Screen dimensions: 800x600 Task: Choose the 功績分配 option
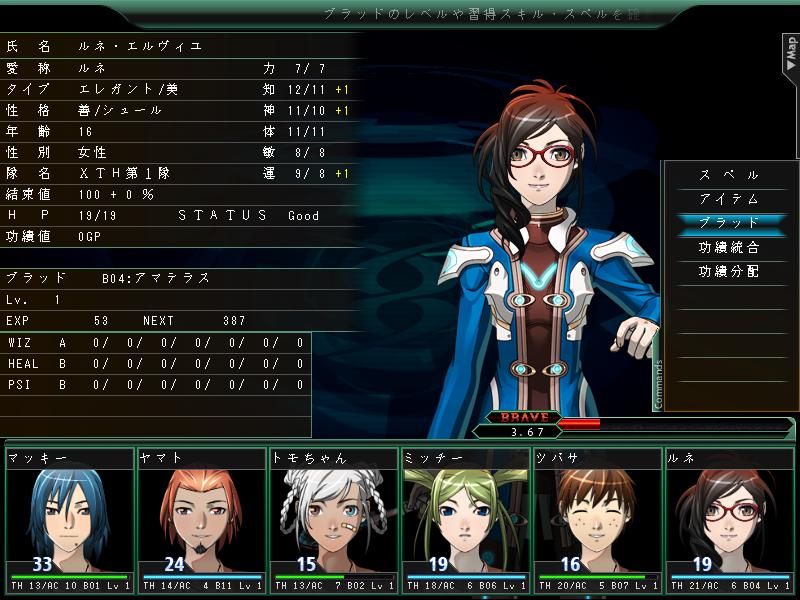(x=729, y=271)
